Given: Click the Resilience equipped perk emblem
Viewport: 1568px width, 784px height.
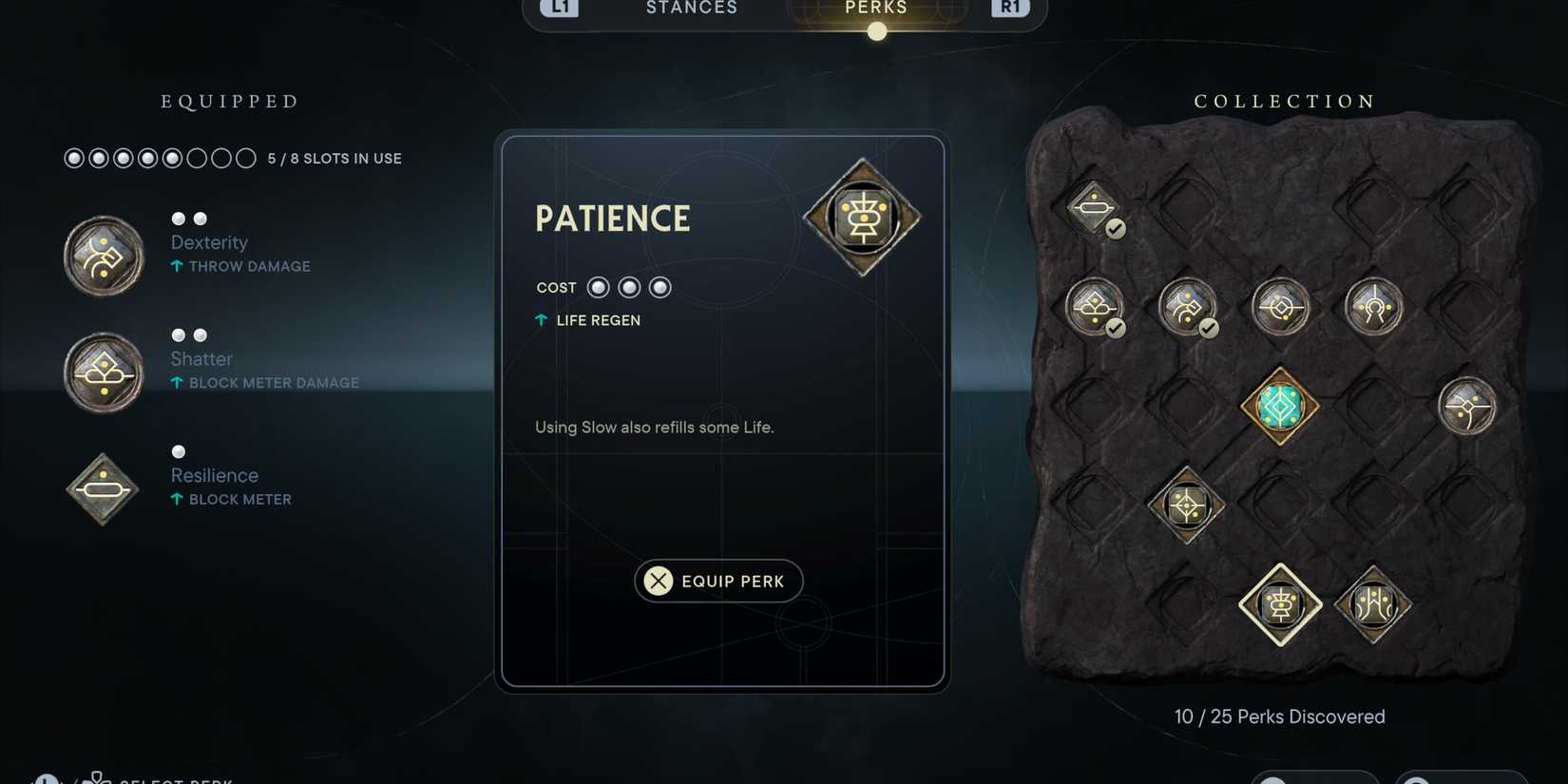Looking at the screenshot, I should coord(102,489).
